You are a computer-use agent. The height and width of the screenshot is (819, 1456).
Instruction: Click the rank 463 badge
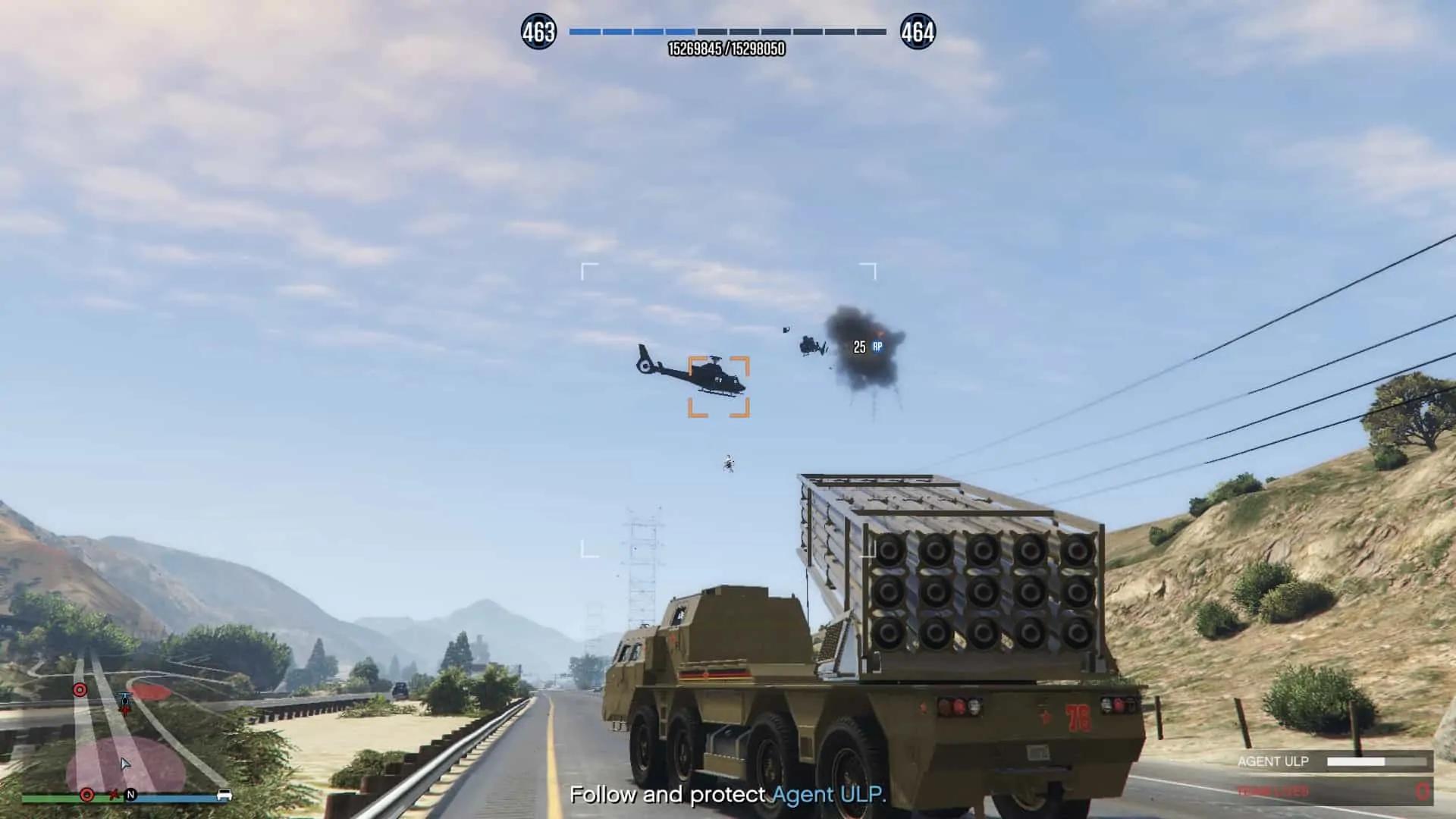click(x=540, y=32)
